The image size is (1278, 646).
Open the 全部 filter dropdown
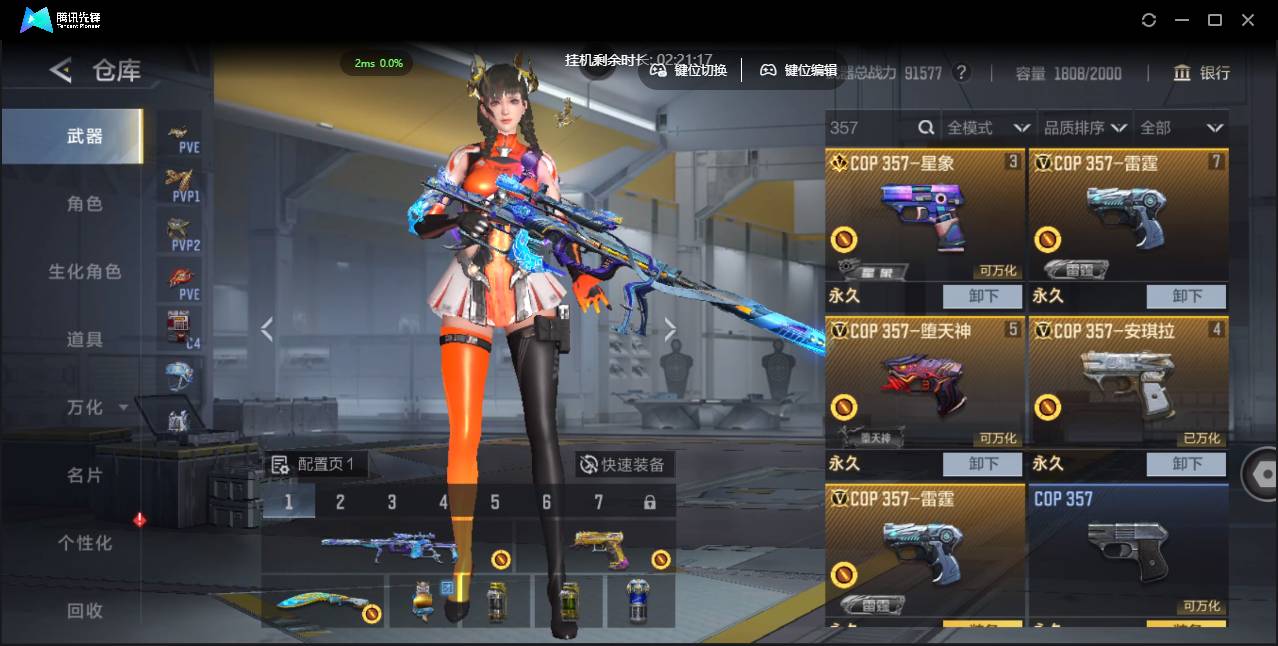click(x=1181, y=128)
